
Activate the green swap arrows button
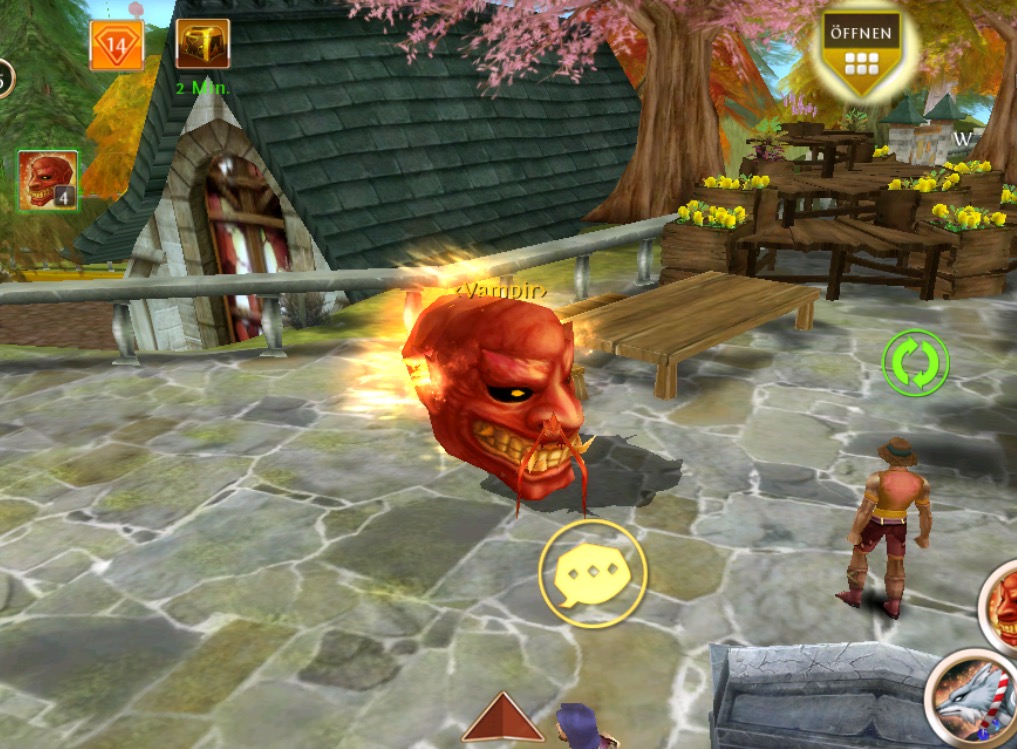click(x=915, y=362)
